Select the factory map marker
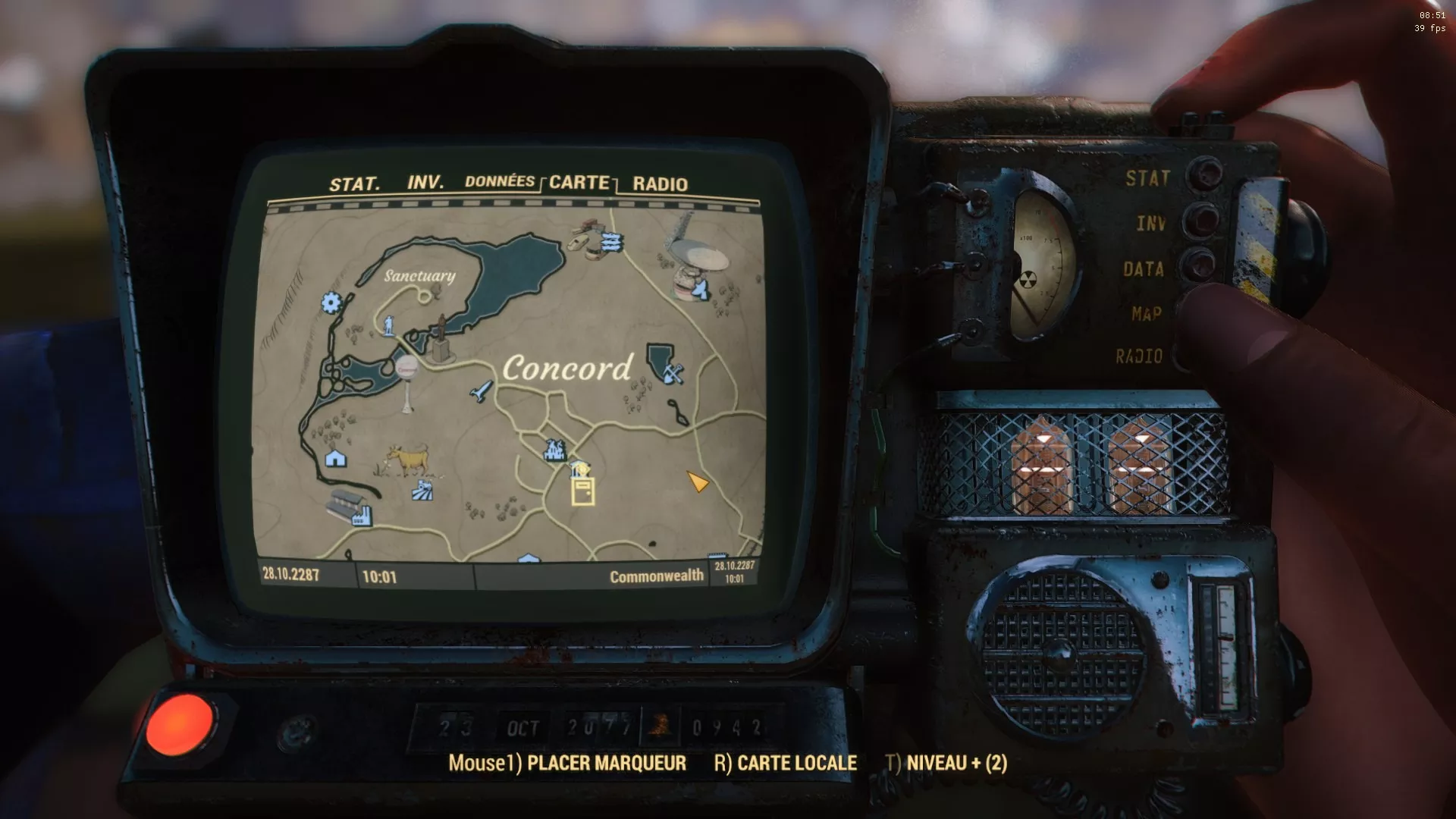Screen dimensions: 1456x819 359,516
